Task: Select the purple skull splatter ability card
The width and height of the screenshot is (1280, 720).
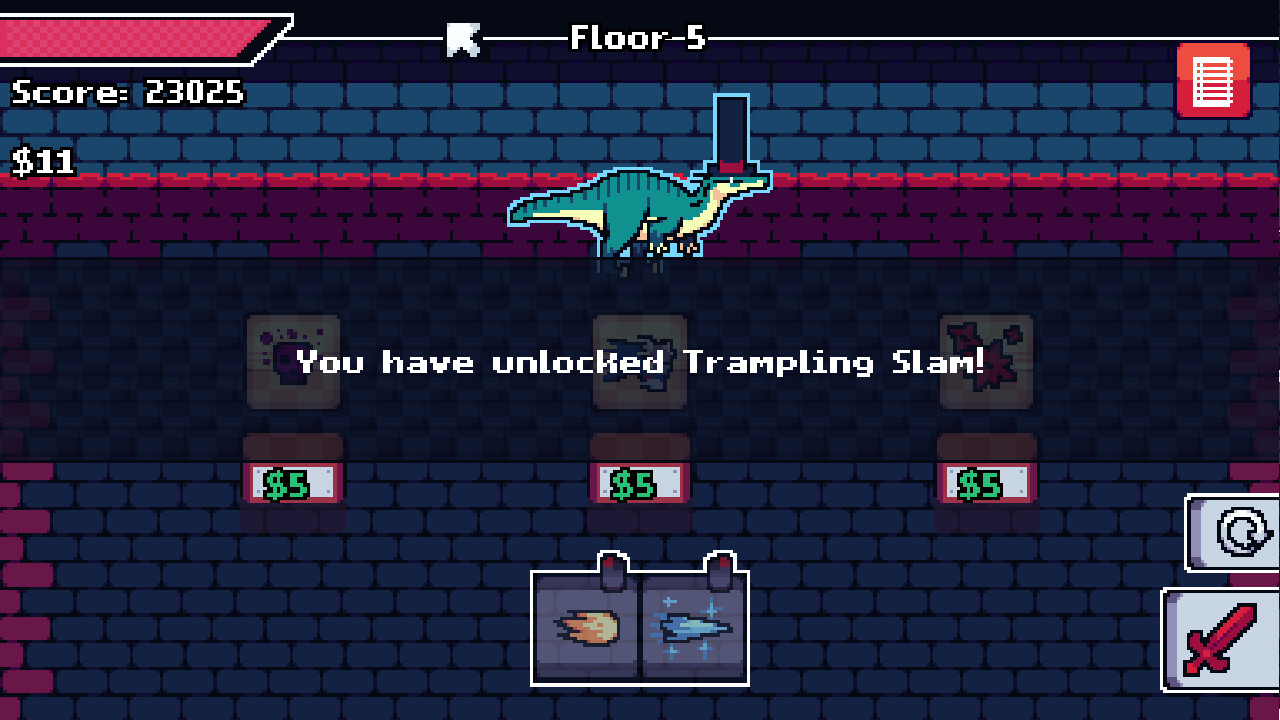Action: (293, 363)
